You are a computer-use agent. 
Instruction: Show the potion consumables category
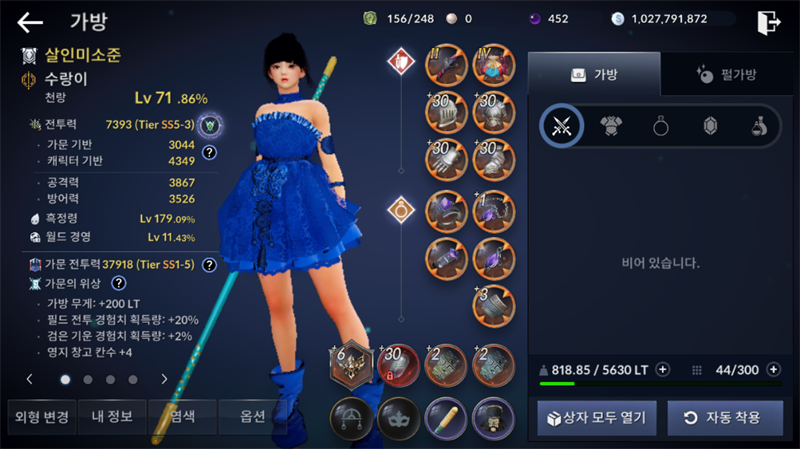[758, 126]
